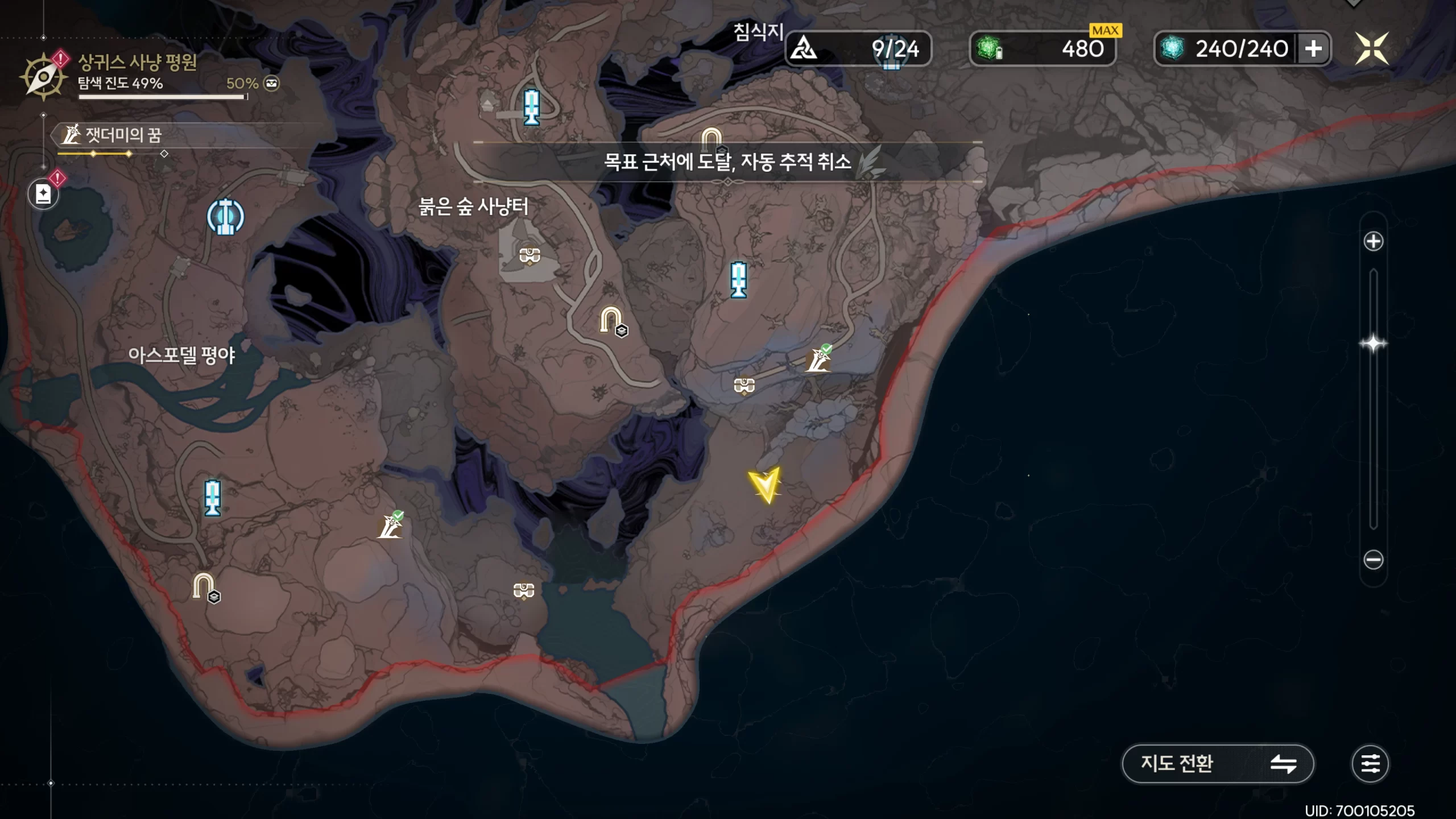The height and width of the screenshot is (819, 1456).
Task: Click the yellow player arrow marker
Action: [x=765, y=483]
